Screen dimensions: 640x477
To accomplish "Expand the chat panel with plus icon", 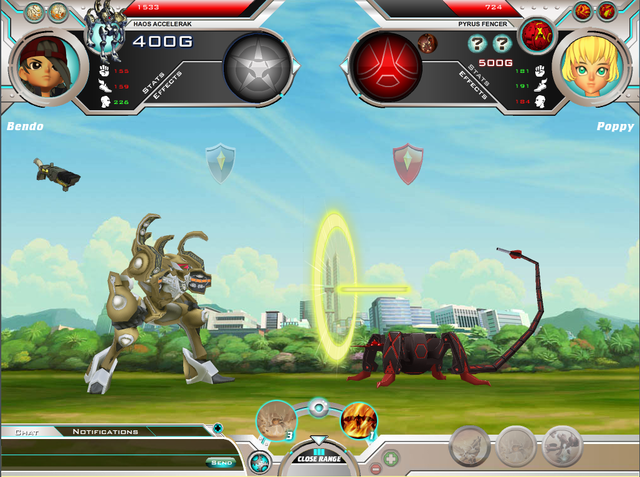I will coord(218,430).
